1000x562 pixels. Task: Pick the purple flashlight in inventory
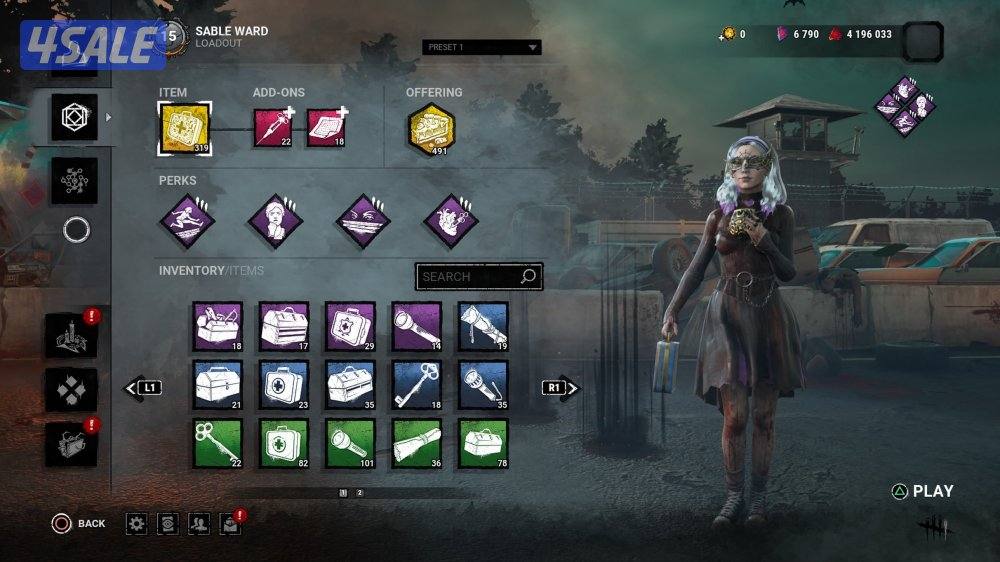(x=416, y=327)
